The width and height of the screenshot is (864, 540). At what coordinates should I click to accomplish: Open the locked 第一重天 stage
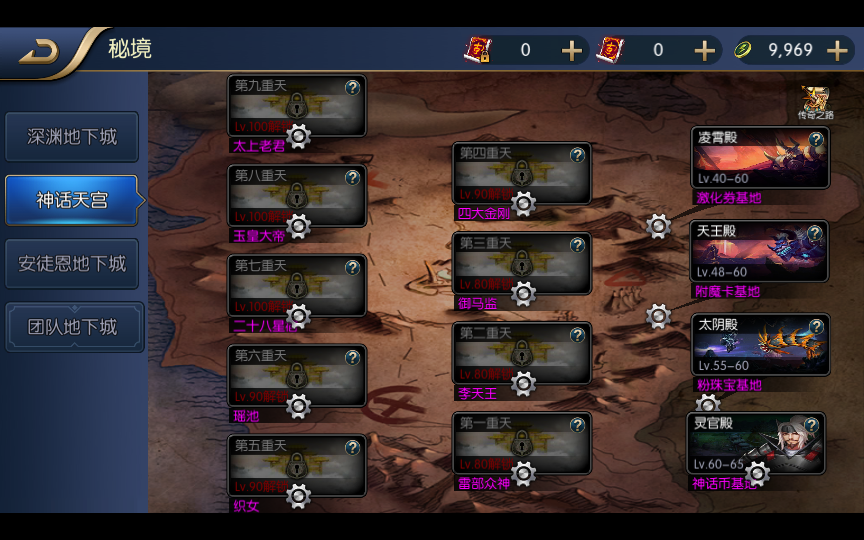point(521,443)
